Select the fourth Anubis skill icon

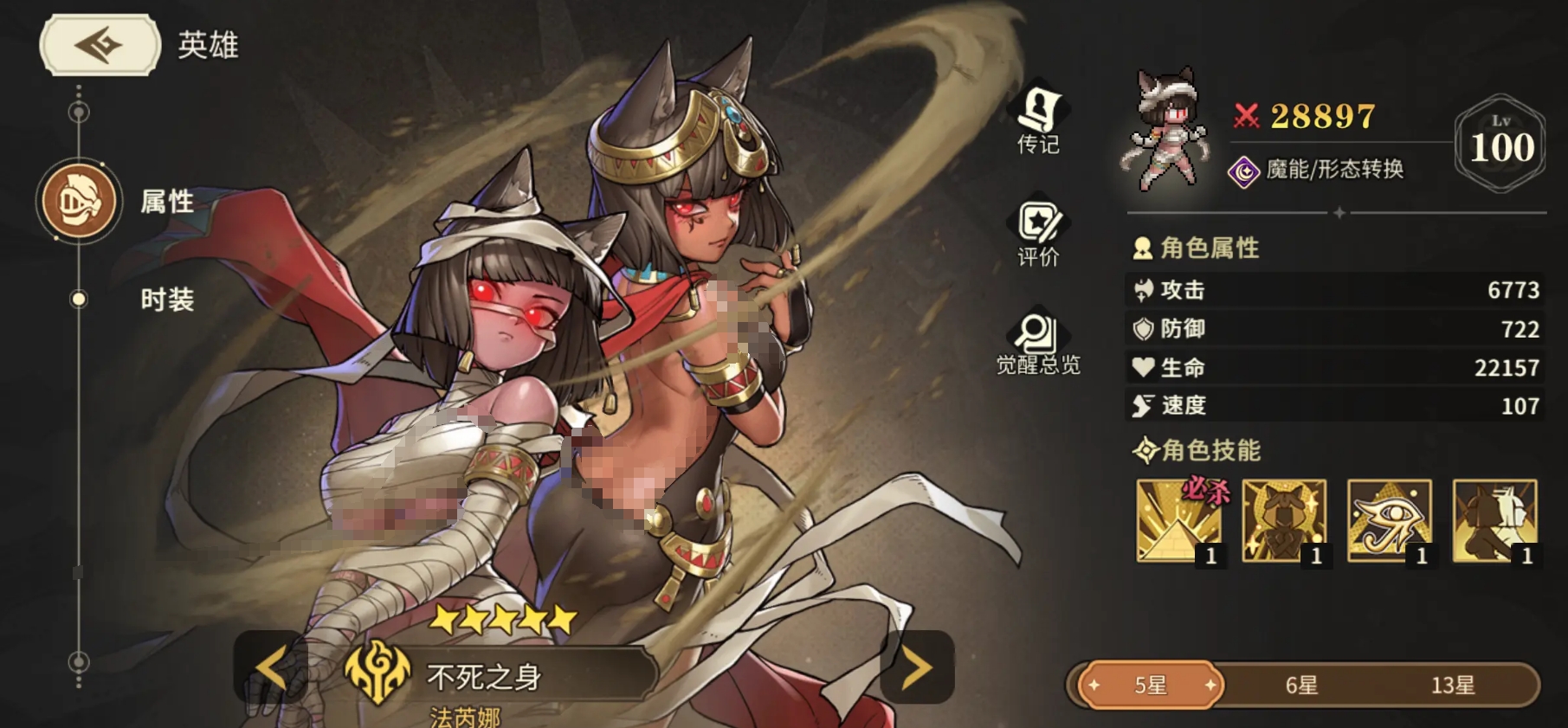[1499, 521]
